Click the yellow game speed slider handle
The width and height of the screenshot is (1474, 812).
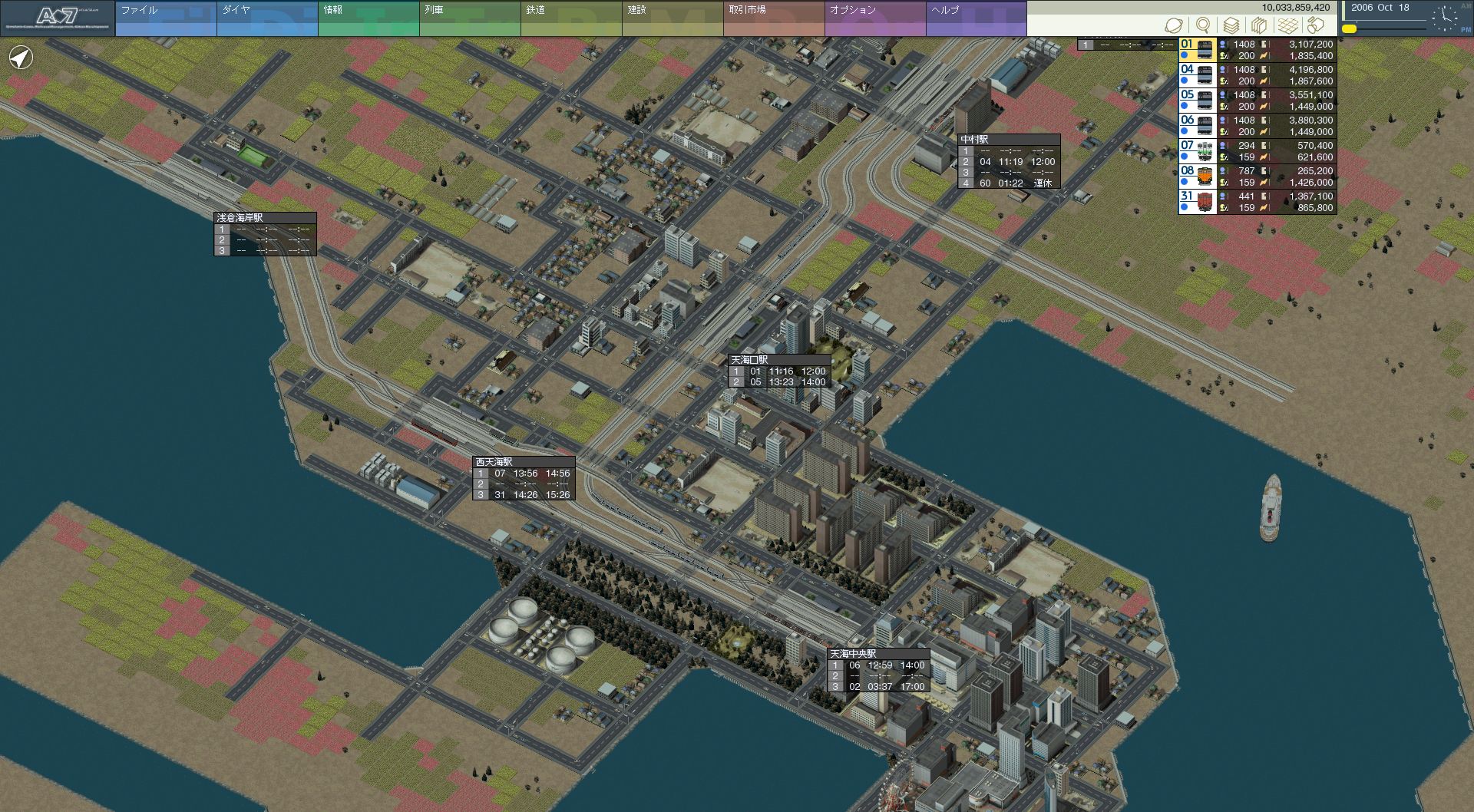tap(1349, 29)
